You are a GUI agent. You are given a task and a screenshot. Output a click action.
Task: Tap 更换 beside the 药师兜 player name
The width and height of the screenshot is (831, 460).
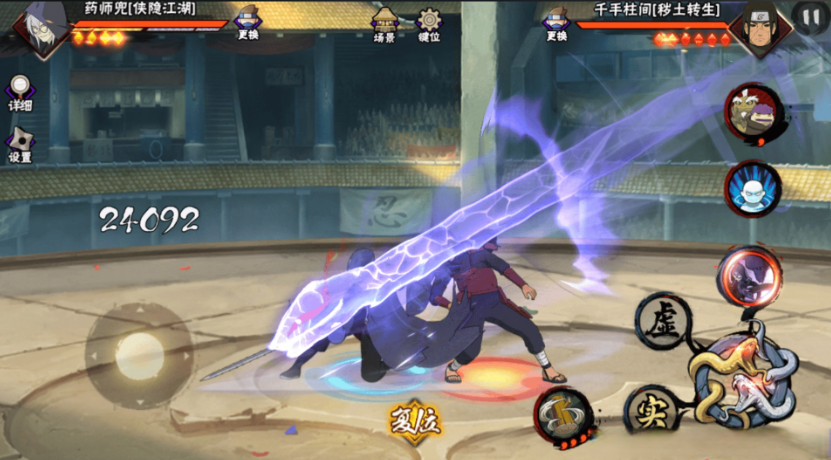pyautogui.click(x=248, y=23)
